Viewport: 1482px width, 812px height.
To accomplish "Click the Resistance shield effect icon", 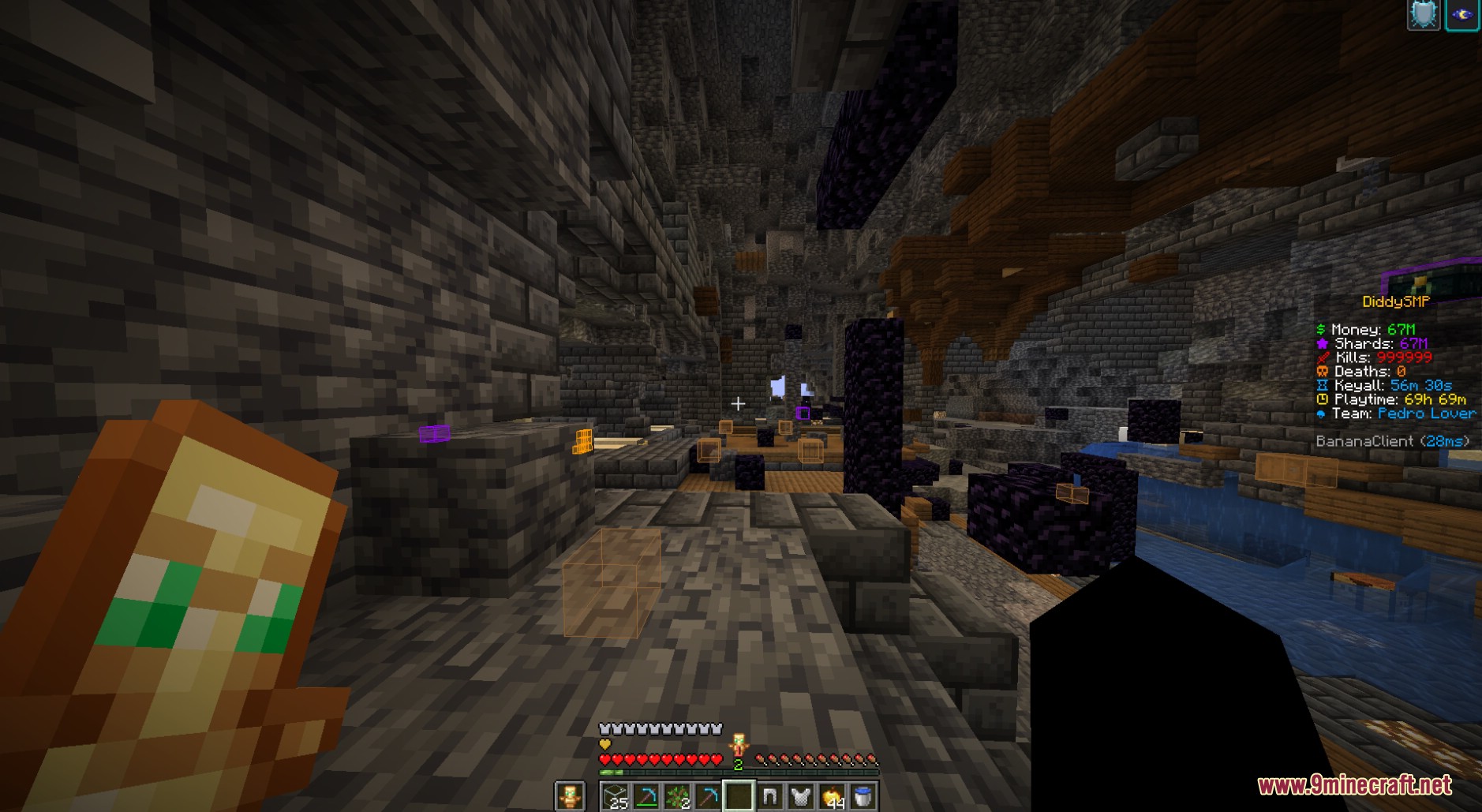I will tap(1424, 15).
